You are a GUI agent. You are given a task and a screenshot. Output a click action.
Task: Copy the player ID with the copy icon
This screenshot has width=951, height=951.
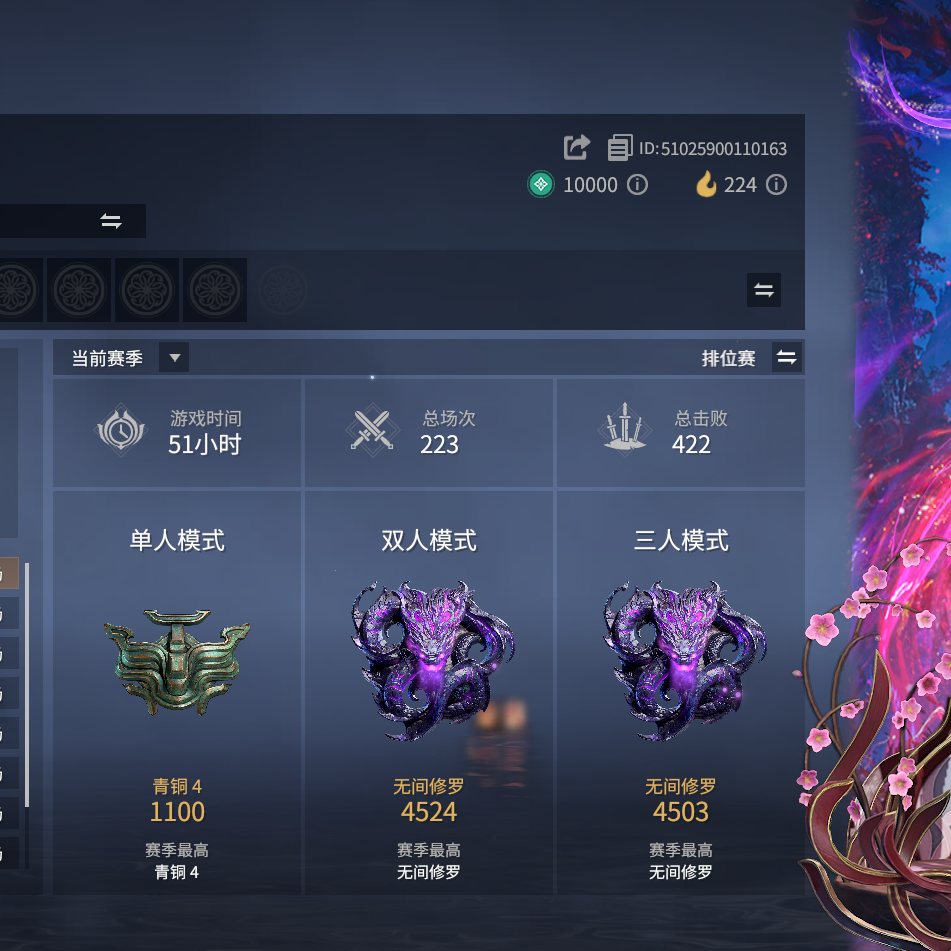click(620, 148)
